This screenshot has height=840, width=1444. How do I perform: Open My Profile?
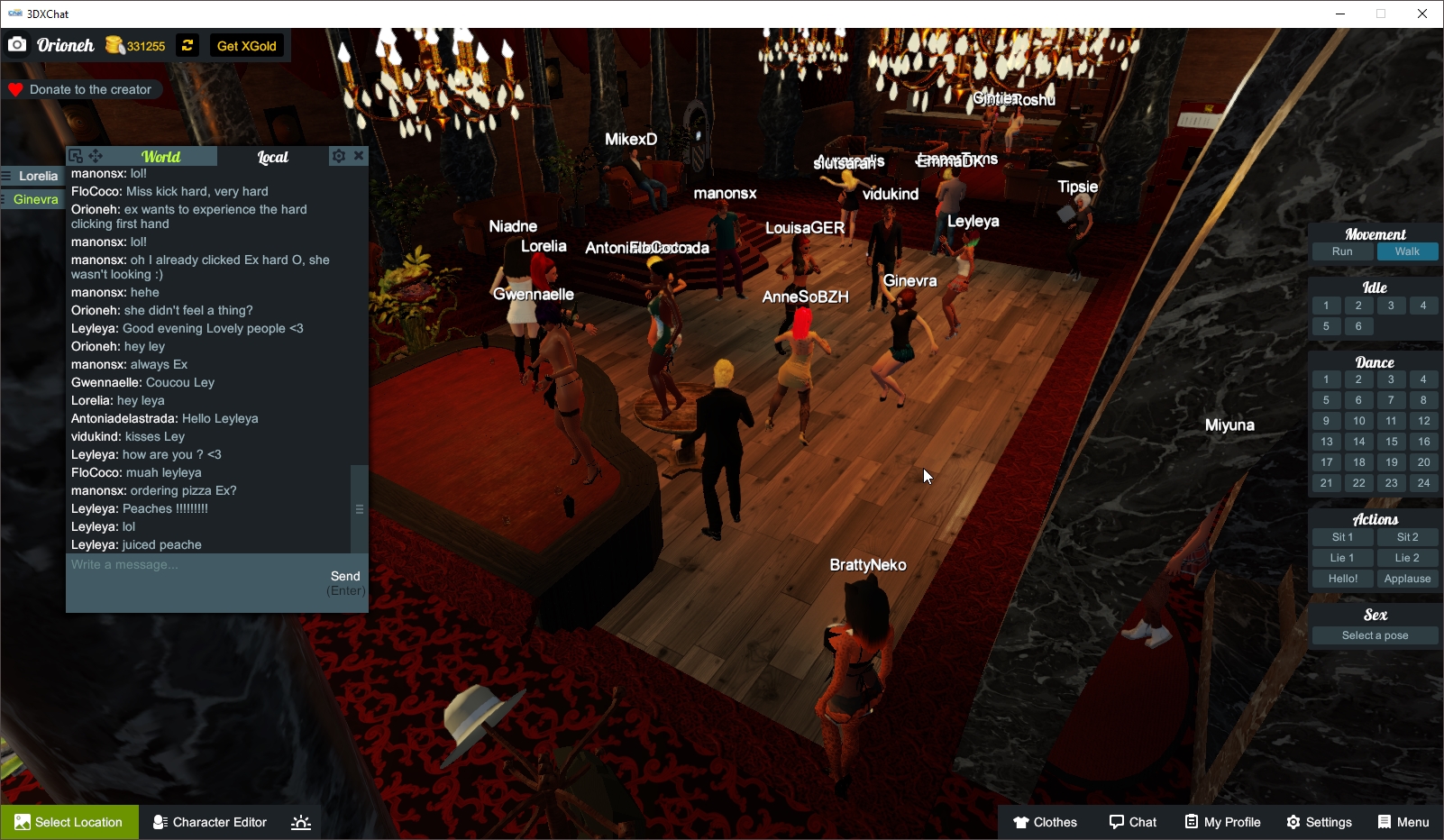1221,822
